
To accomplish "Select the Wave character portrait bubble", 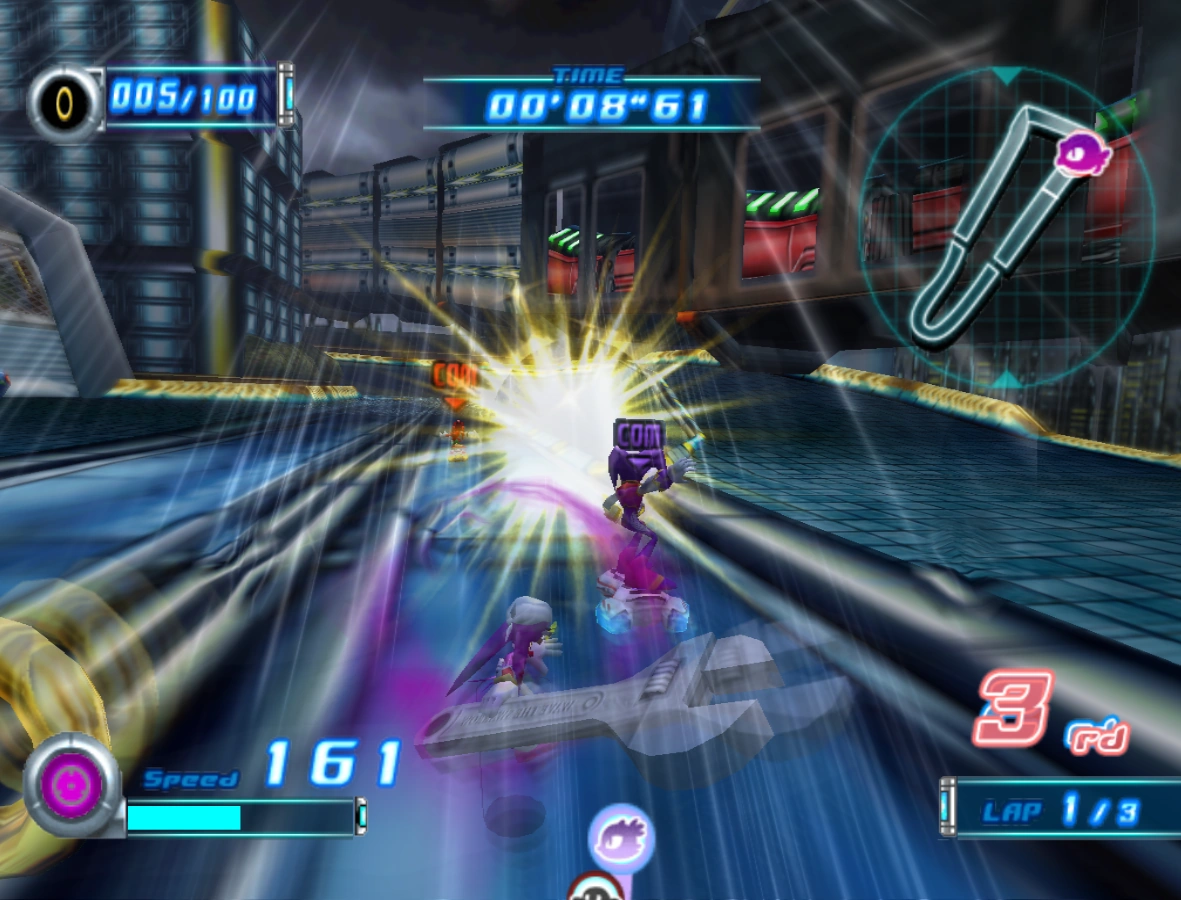I will click(x=621, y=838).
